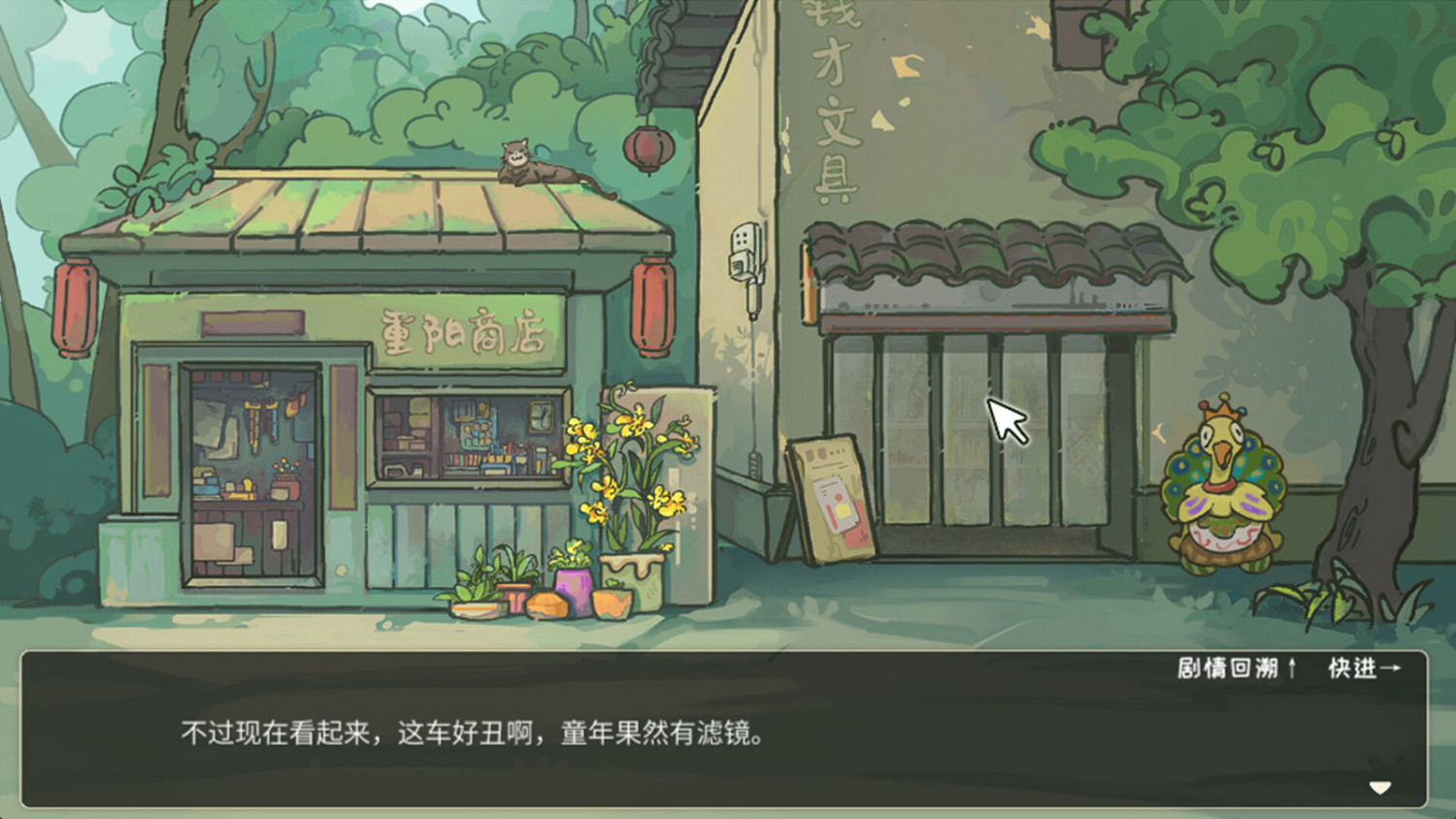1456x819 pixels.
Task: Click the green plant sprouting by the tree roots
Action: click(x=1330, y=597)
